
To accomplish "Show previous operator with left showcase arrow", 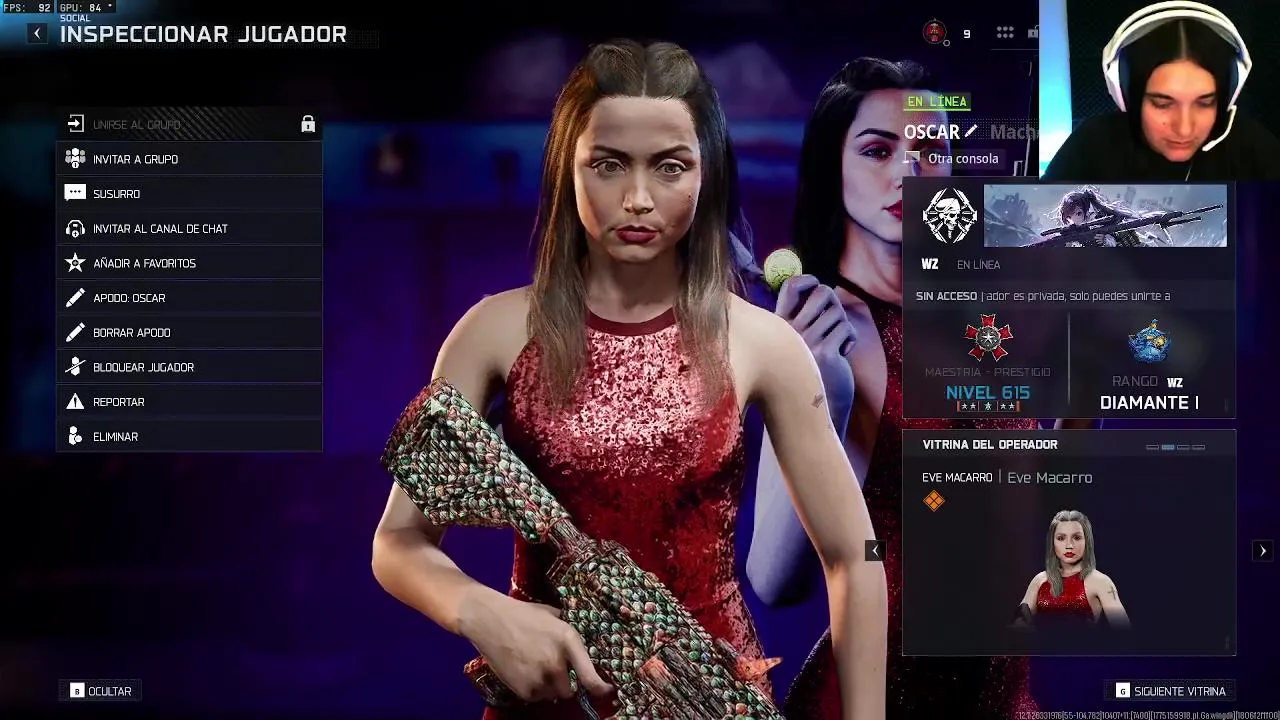I will 875,551.
